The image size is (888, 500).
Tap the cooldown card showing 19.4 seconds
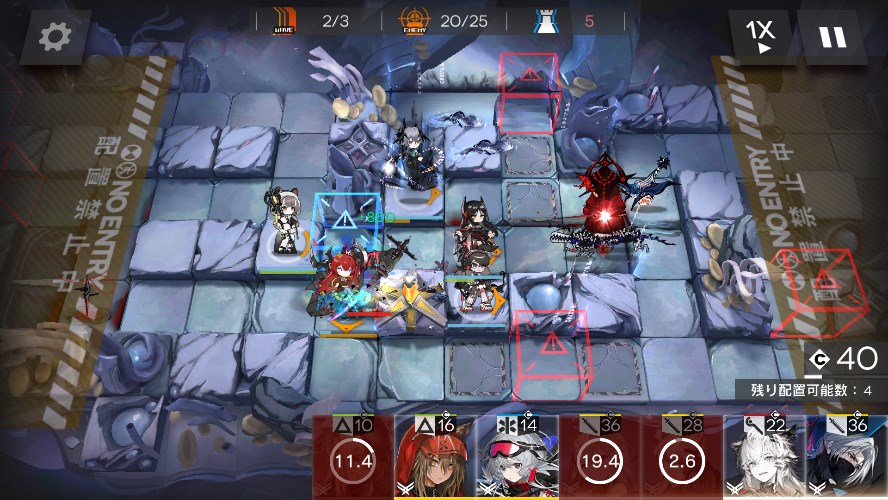point(599,458)
